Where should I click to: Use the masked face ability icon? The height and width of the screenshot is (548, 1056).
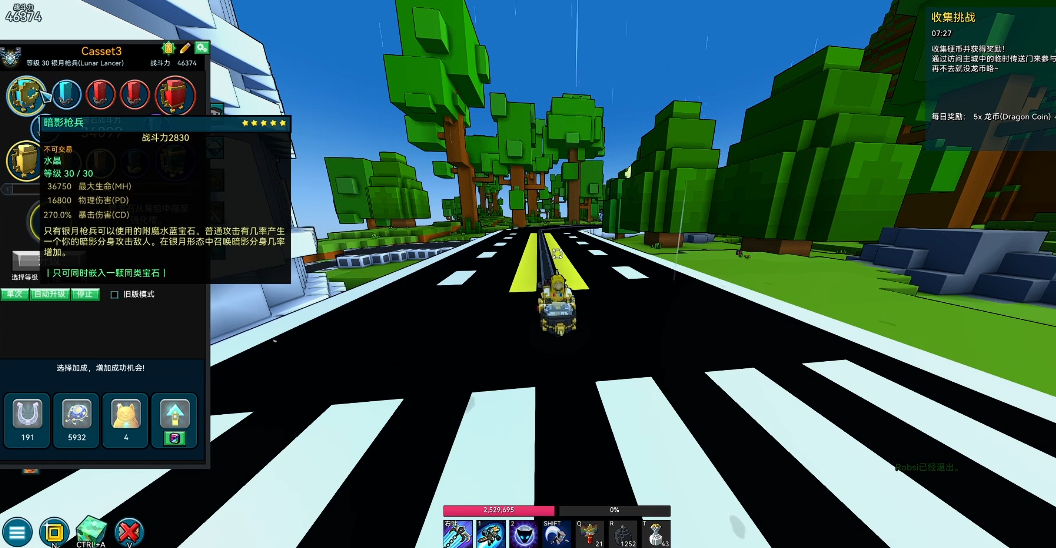tap(524, 535)
